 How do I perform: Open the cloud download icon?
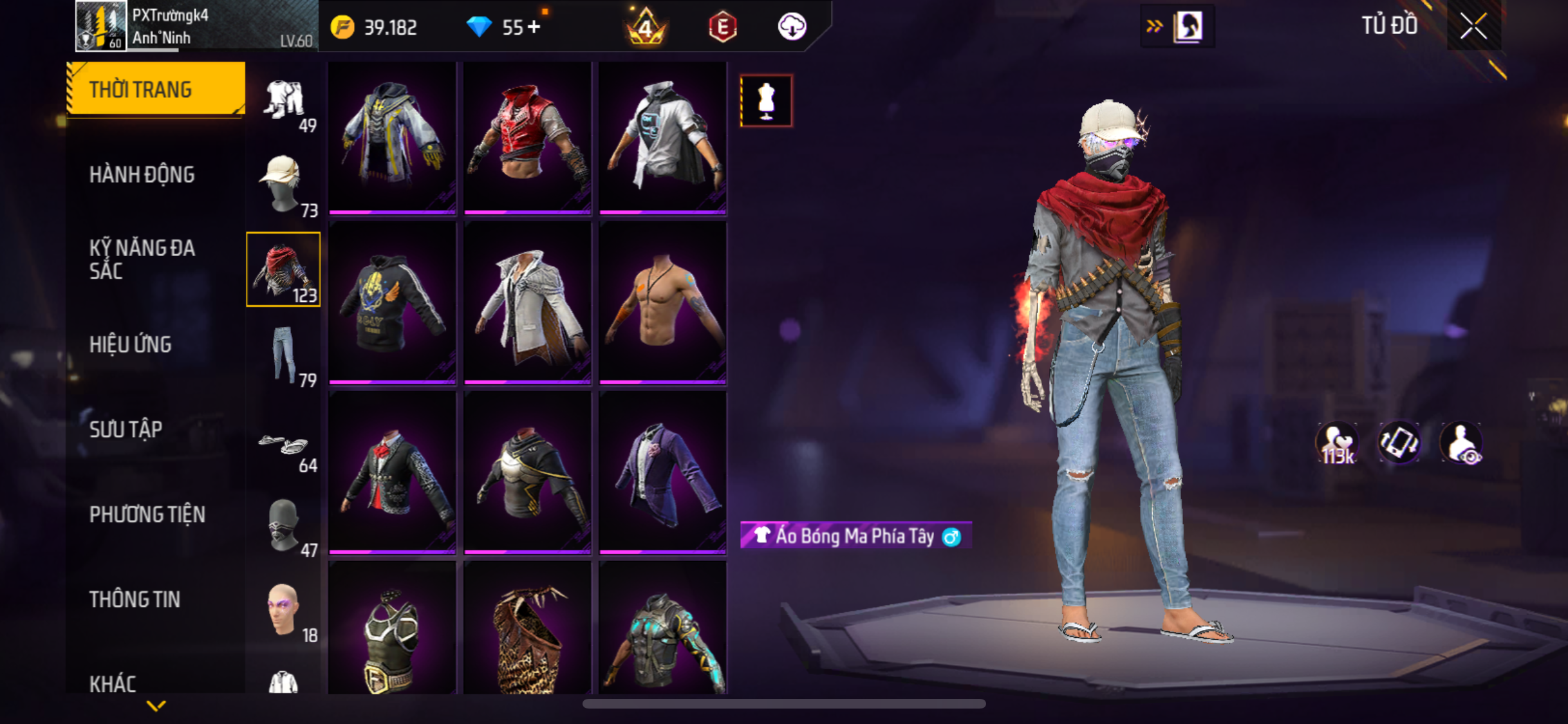792,27
